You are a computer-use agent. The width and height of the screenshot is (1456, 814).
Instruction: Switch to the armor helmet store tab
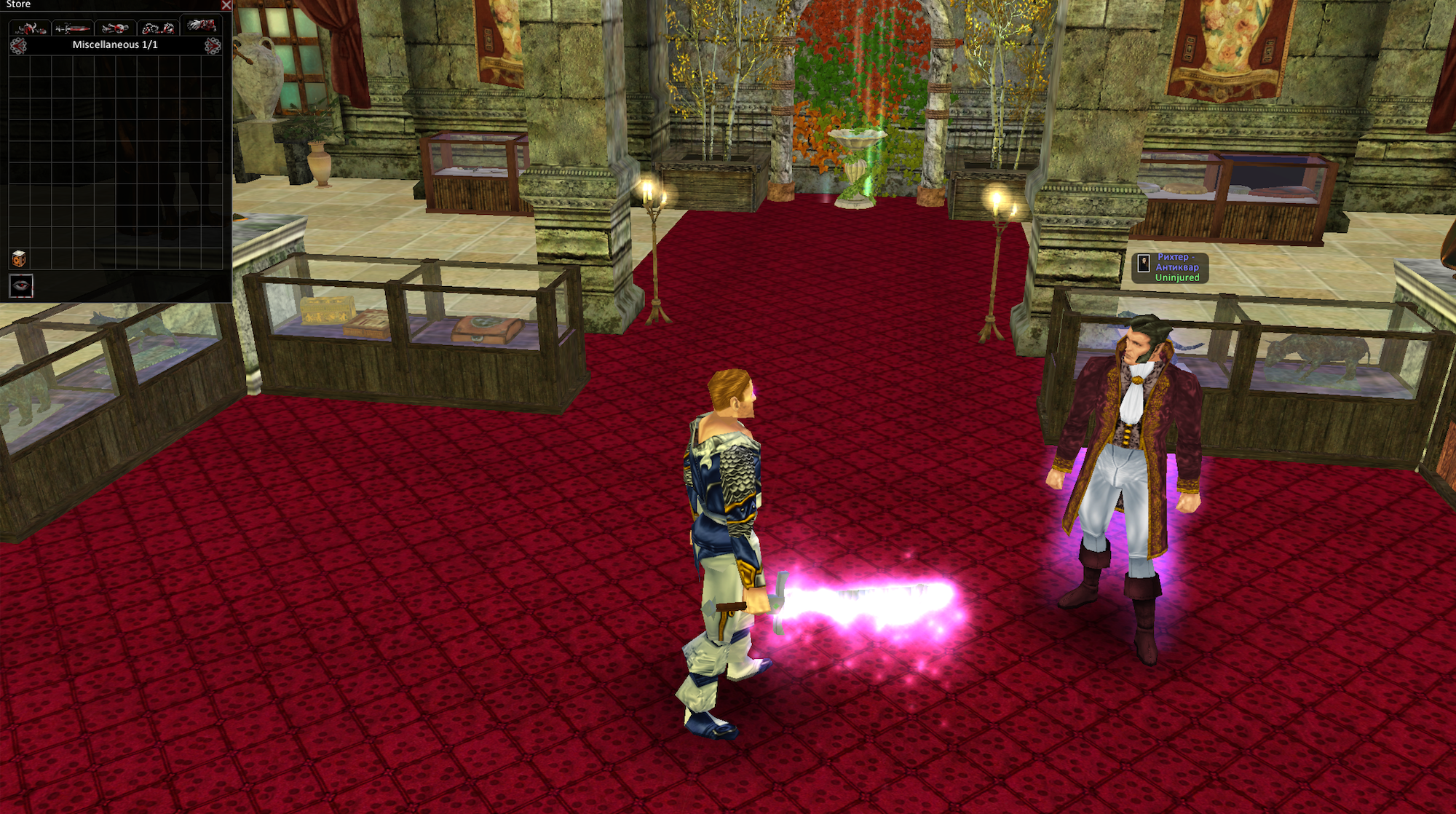[31, 28]
